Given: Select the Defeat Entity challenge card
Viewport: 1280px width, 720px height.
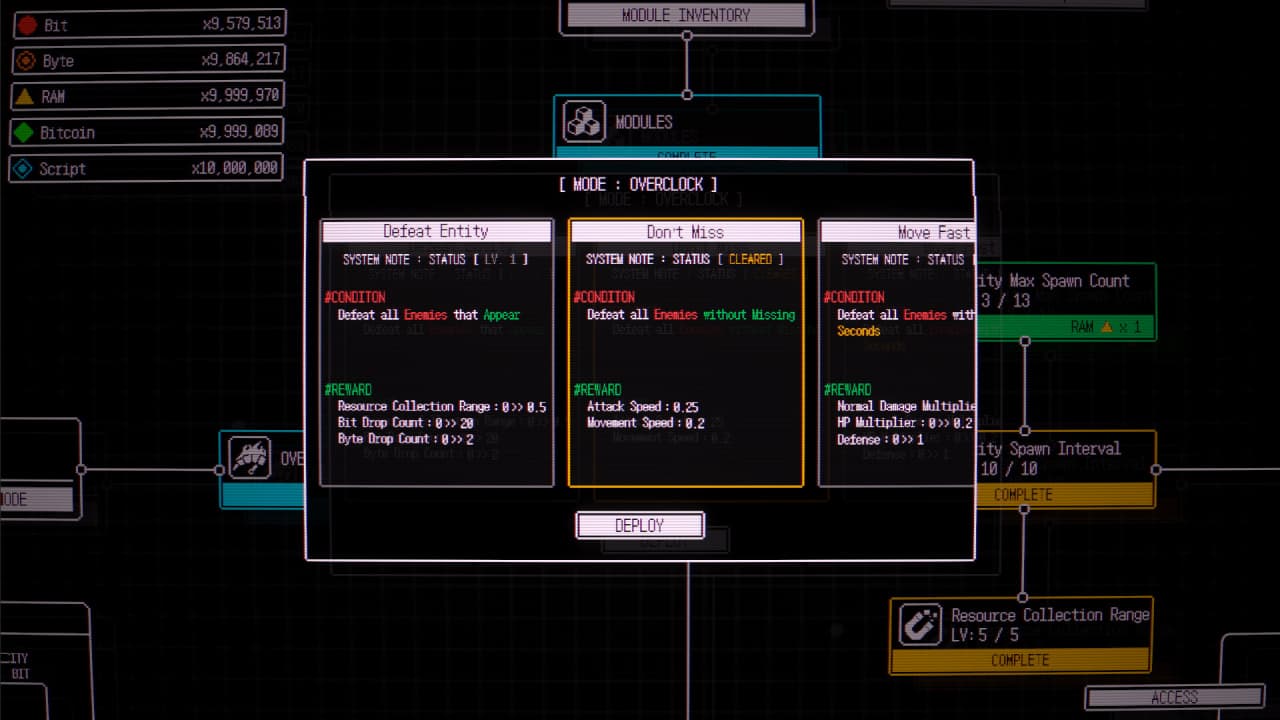Looking at the screenshot, I should (x=437, y=352).
